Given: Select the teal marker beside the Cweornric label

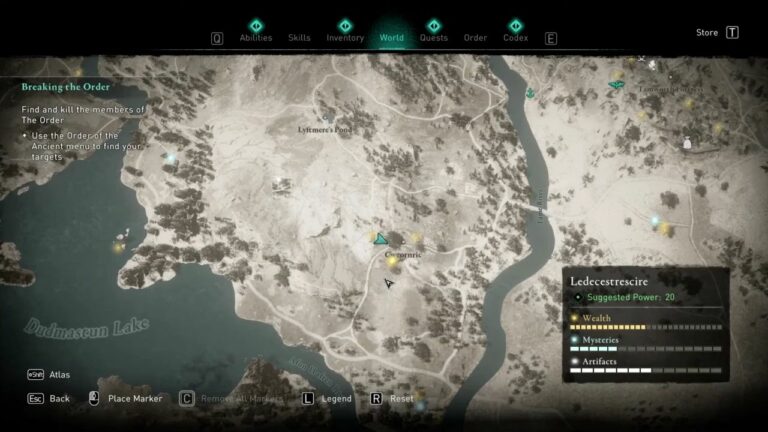Looking at the screenshot, I should tap(380, 239).
